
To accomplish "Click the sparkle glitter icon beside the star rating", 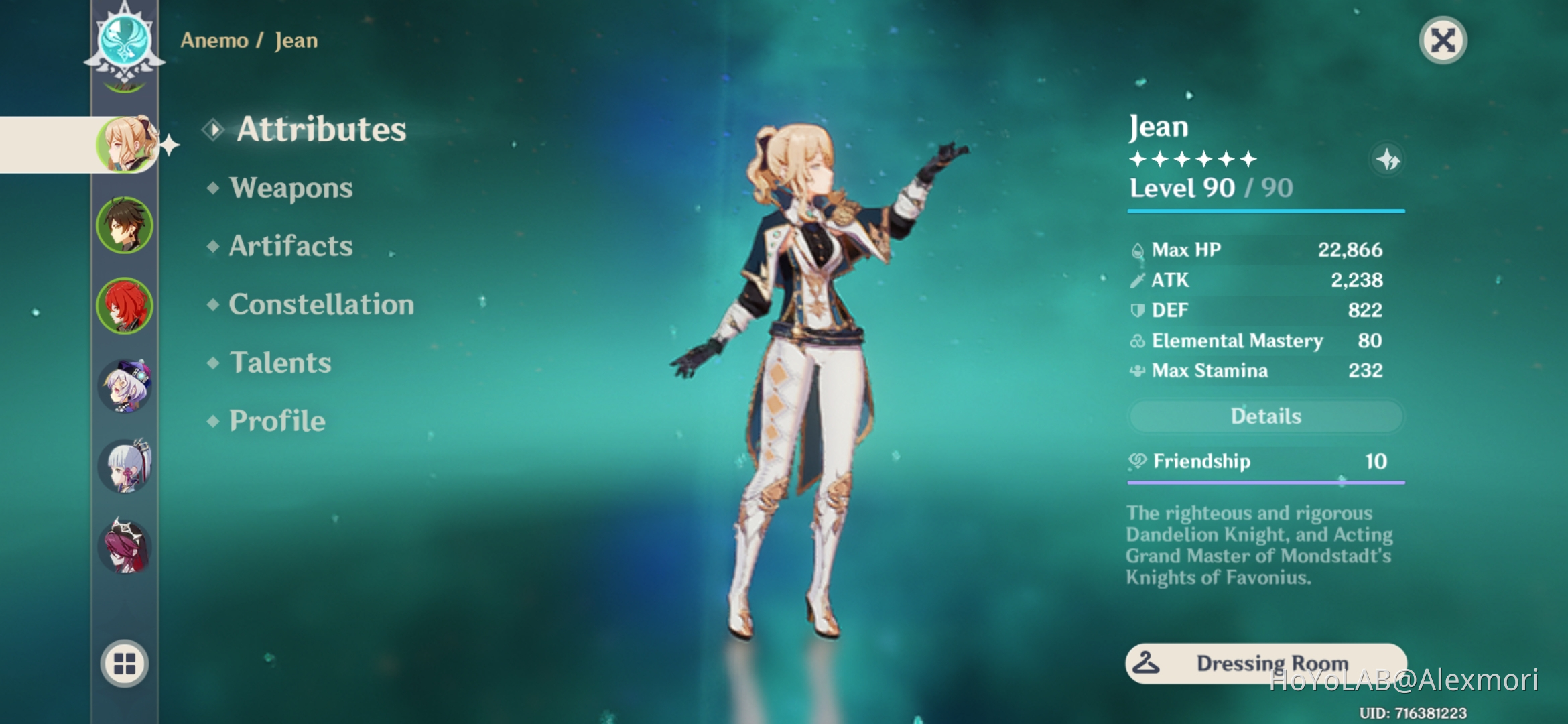I will coord(1387,160).
